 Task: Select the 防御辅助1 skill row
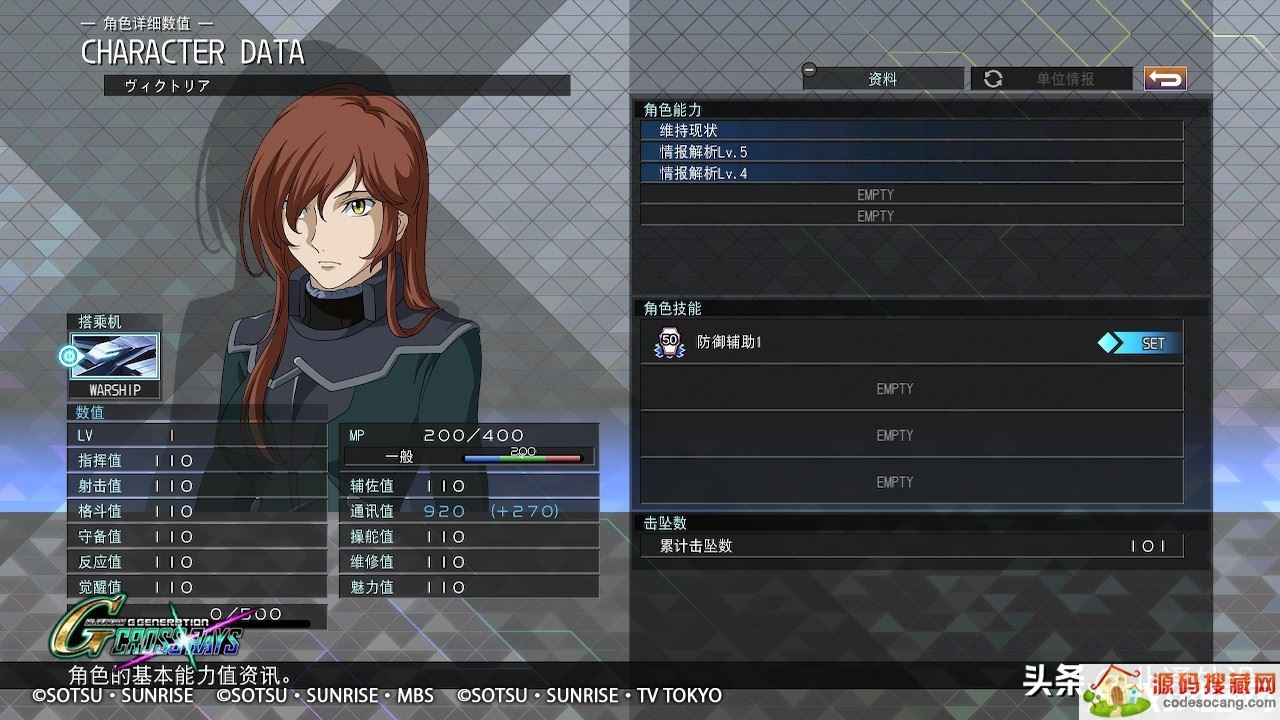point(860,343)
